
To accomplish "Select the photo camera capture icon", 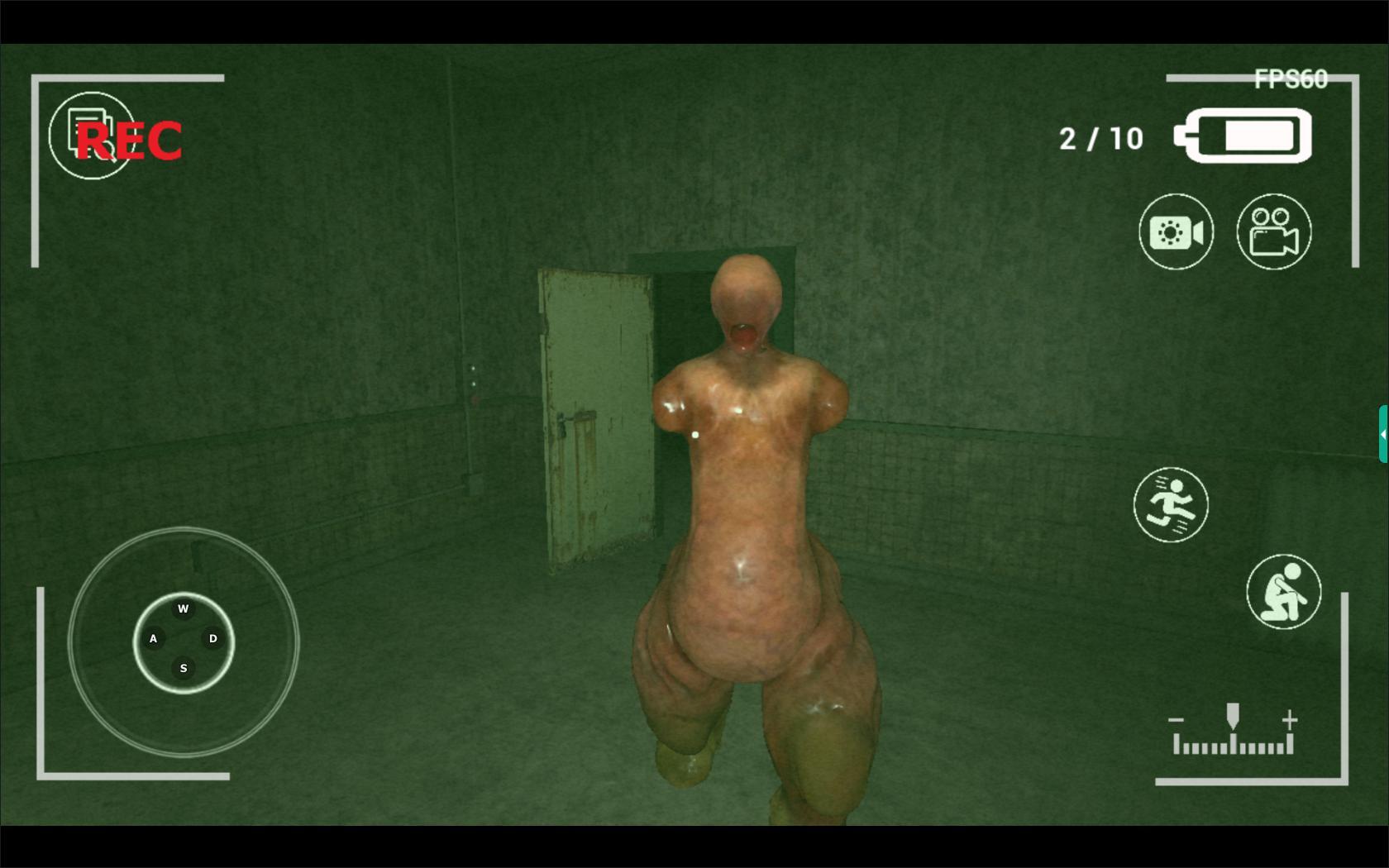I will [x=1177, y=232].
